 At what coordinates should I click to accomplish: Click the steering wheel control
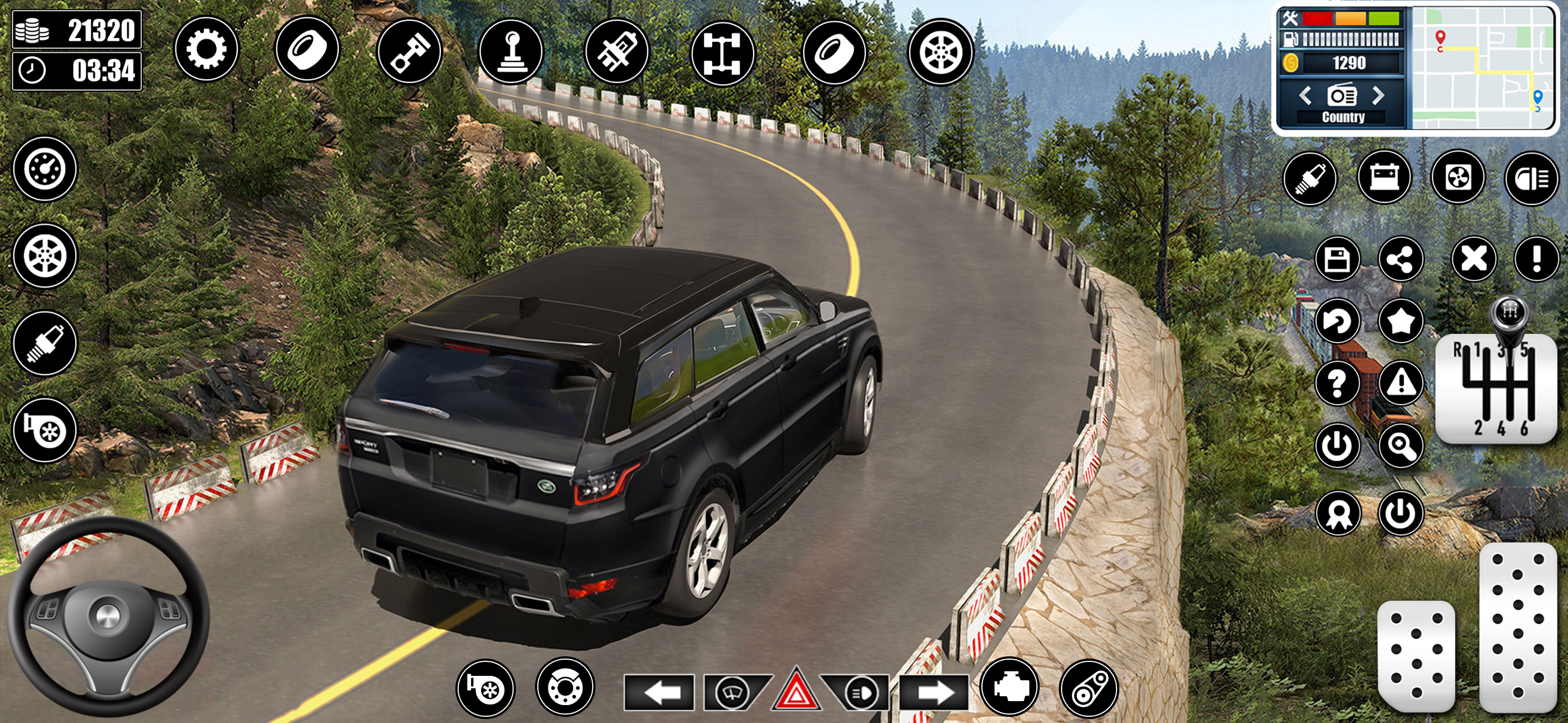pos(108,617)
